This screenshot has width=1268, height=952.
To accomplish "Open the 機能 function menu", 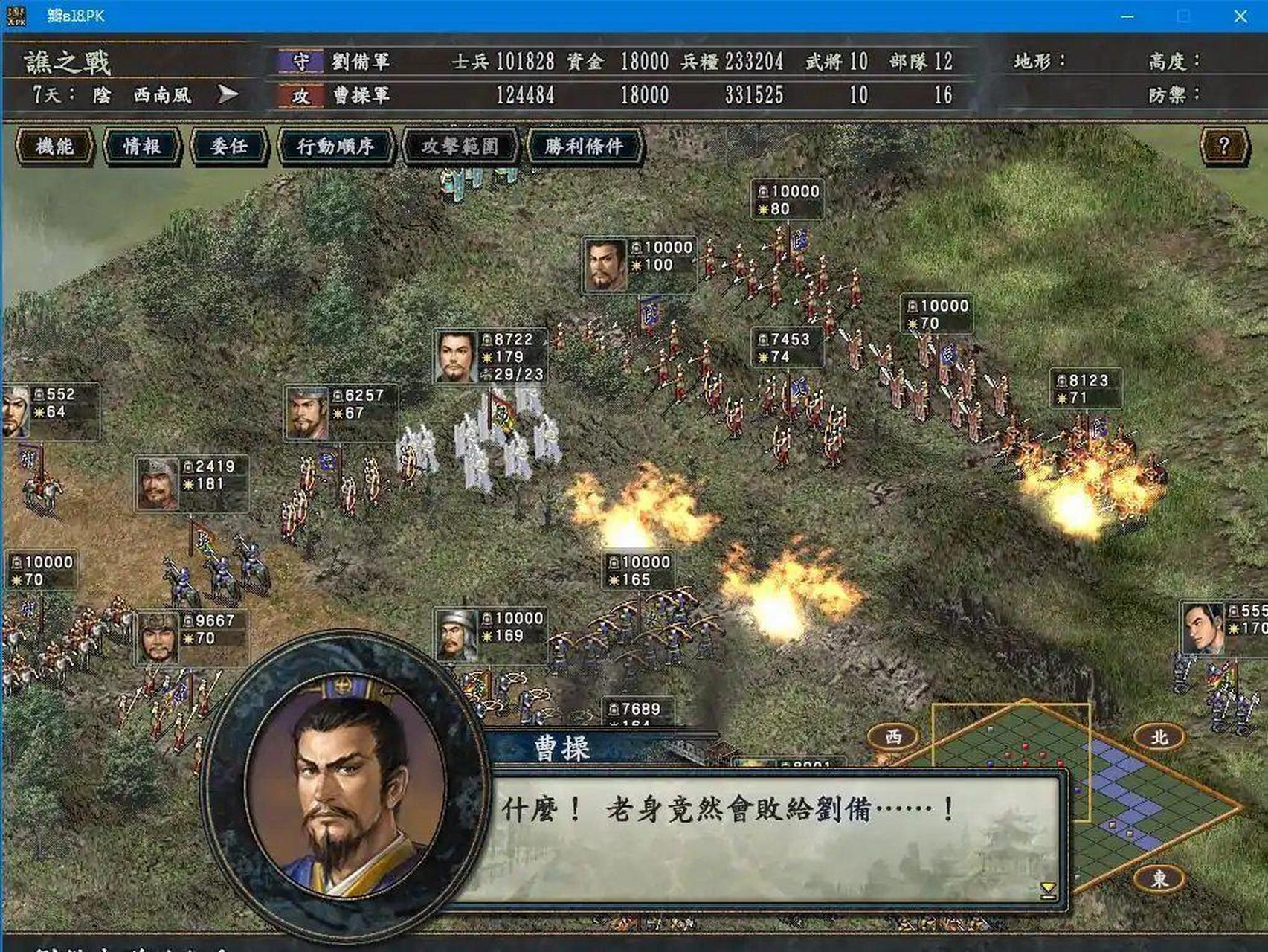I will click(x=54, y=146).
